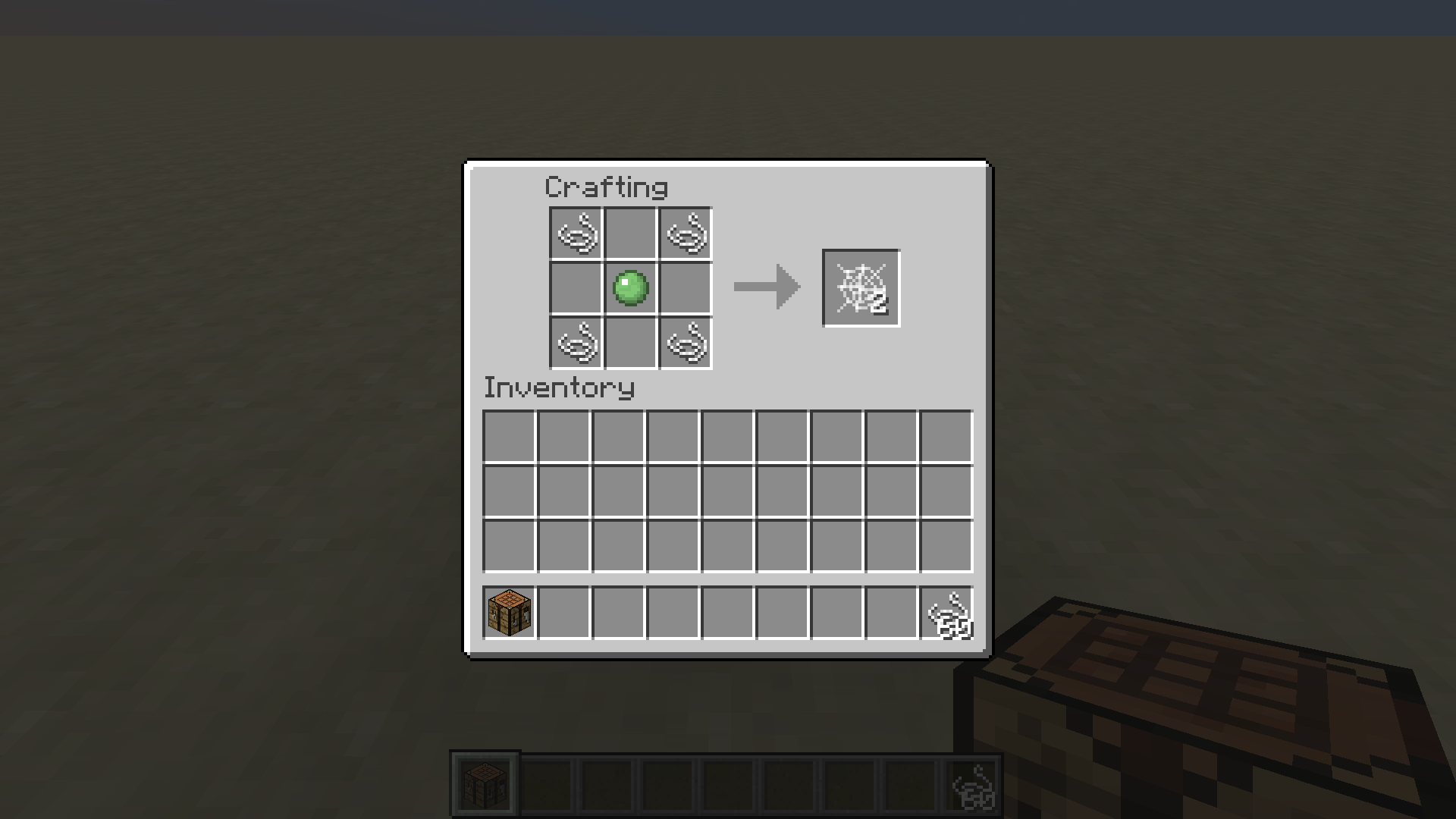Image resolution: width=1456 pixels, height=819 pixels.
Task: Click the Crafting label text
Action: pyautogui.click(x=607, y=186)
